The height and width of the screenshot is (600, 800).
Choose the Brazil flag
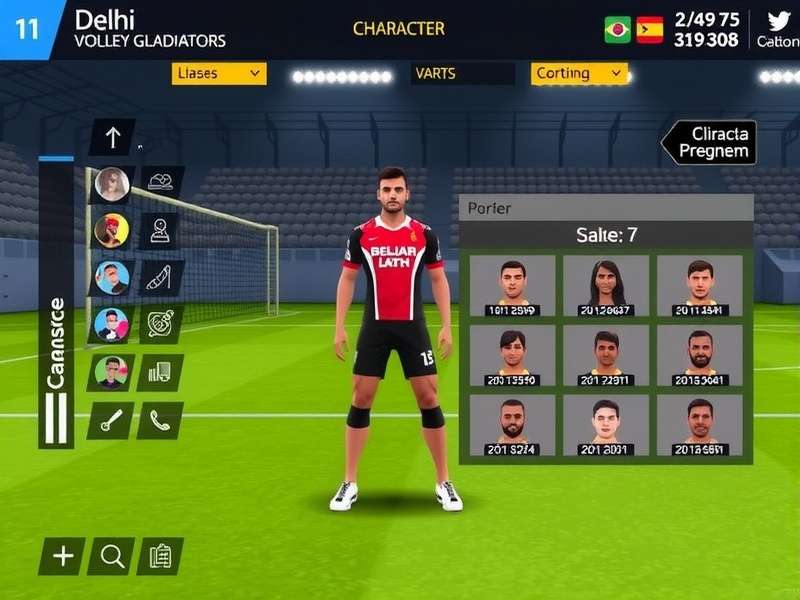click(617, 30)
